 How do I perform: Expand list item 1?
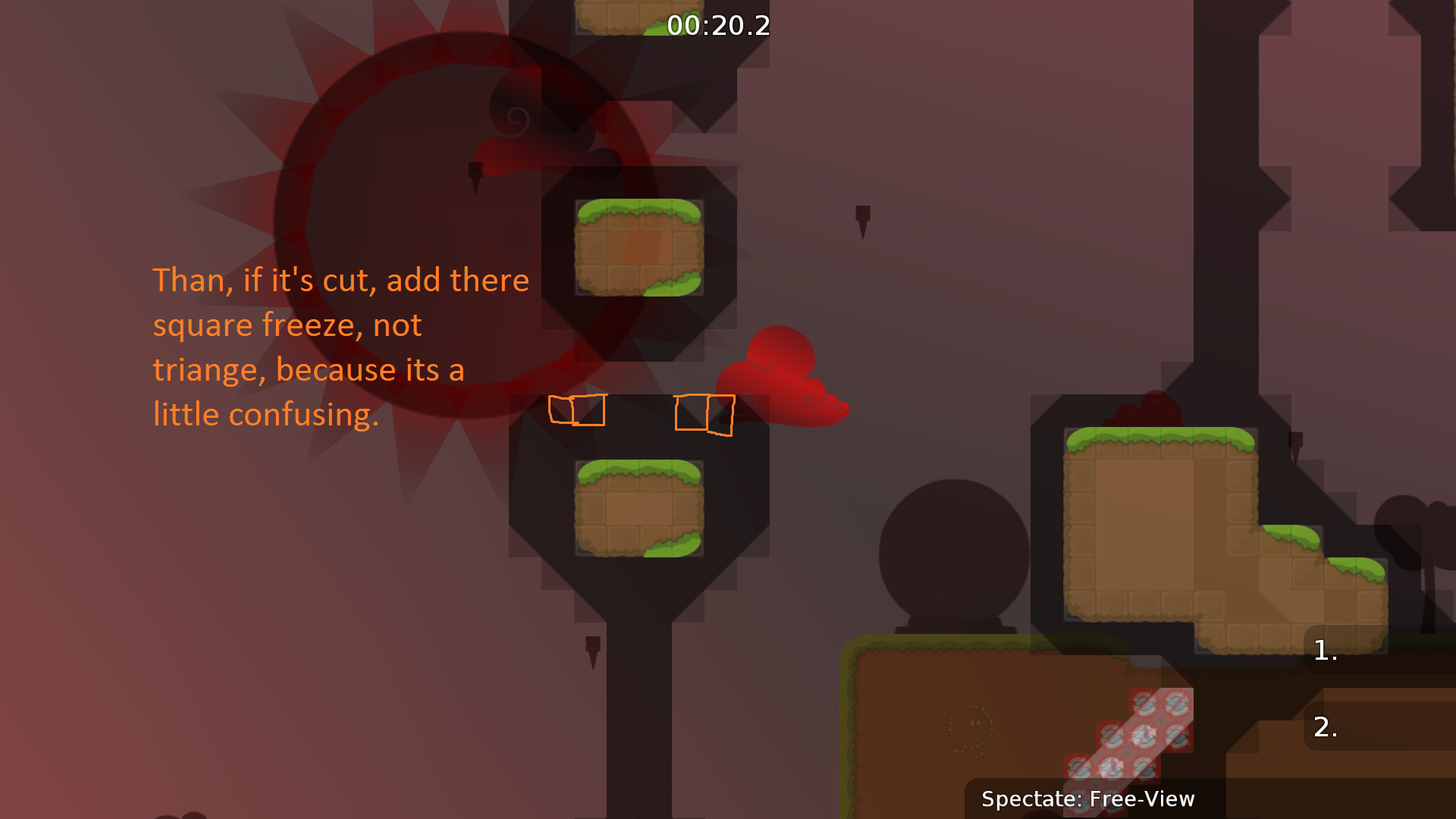tap(1326, 651)
